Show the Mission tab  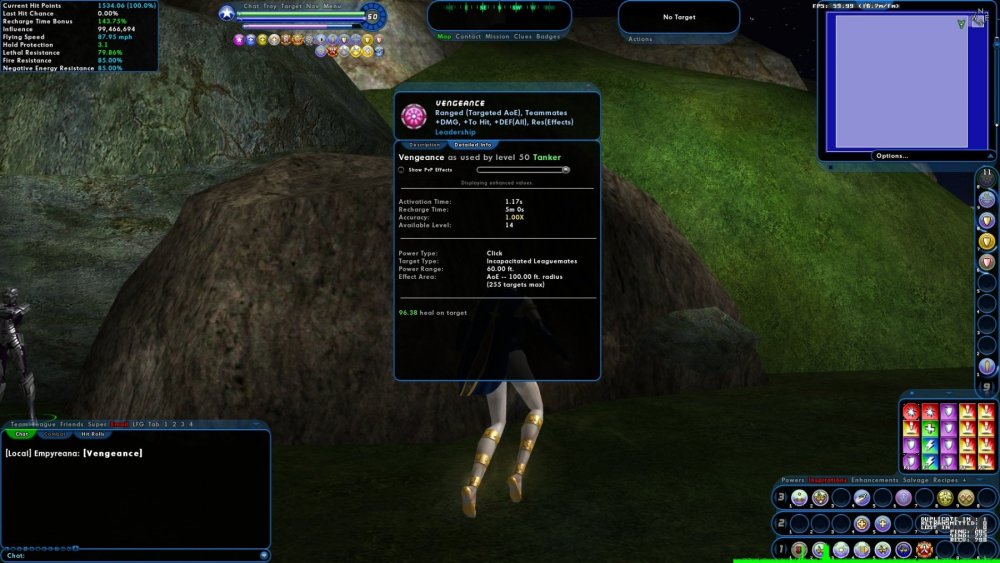click(x=497, y=36)
